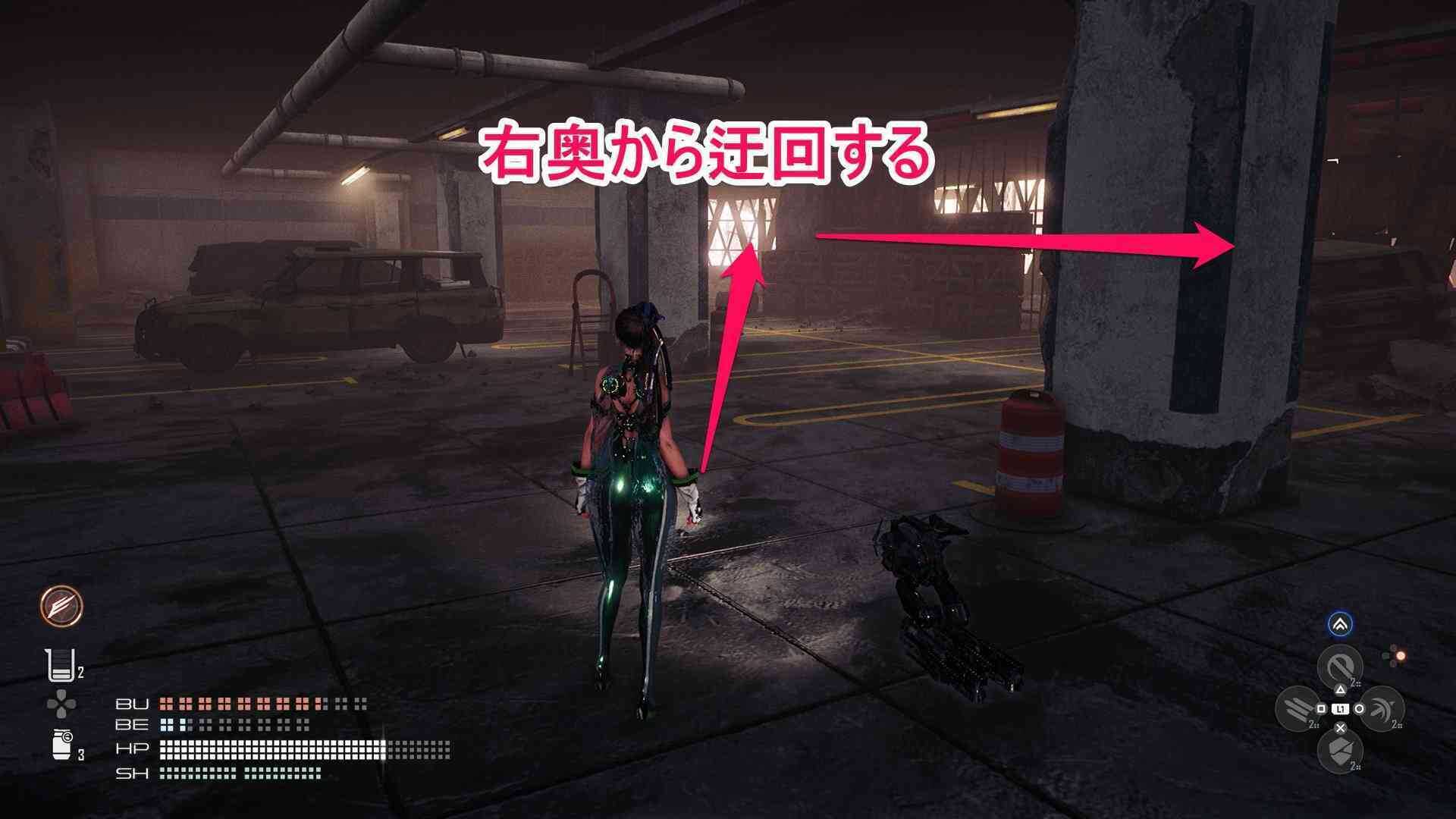Click the L1 prompt at center of skill wheel
The width and height of the screenshot is (1456, 819).
[1341, 708]
